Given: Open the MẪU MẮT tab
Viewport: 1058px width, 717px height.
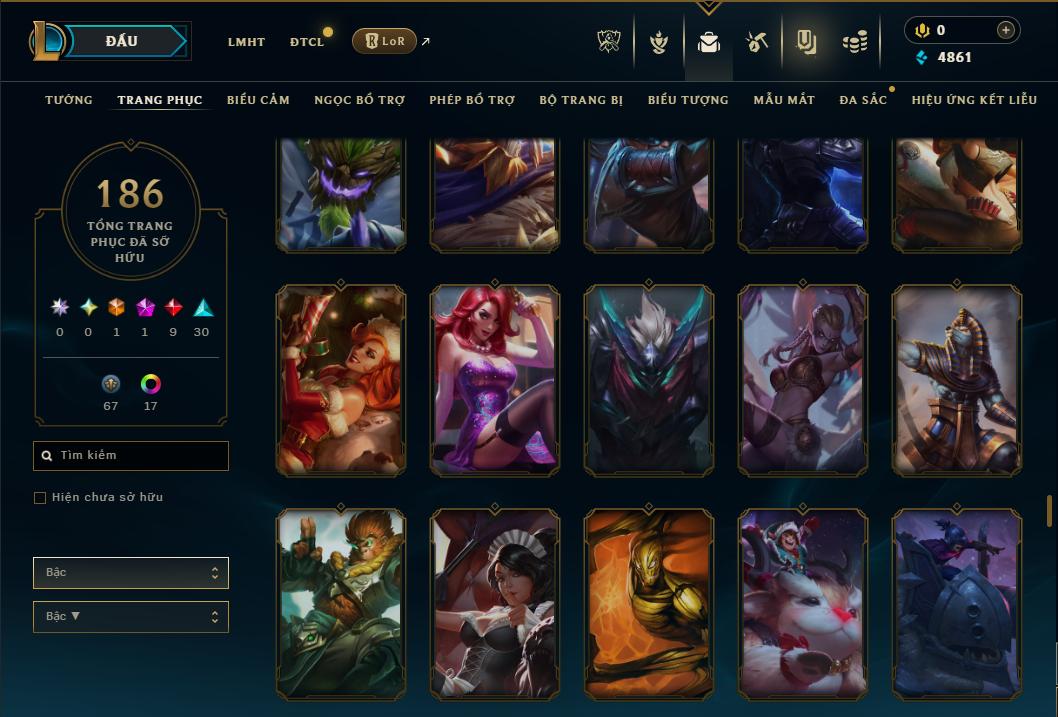Looking at the screenshot, I should [784, 100].
